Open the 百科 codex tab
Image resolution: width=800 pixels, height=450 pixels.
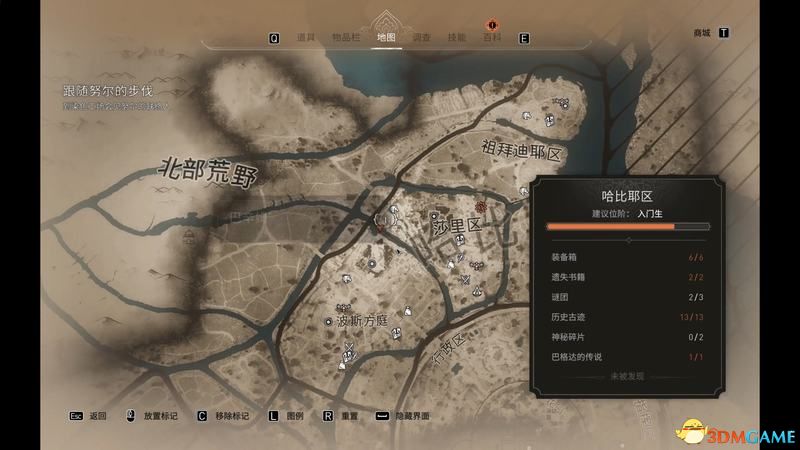pos(491,38)
